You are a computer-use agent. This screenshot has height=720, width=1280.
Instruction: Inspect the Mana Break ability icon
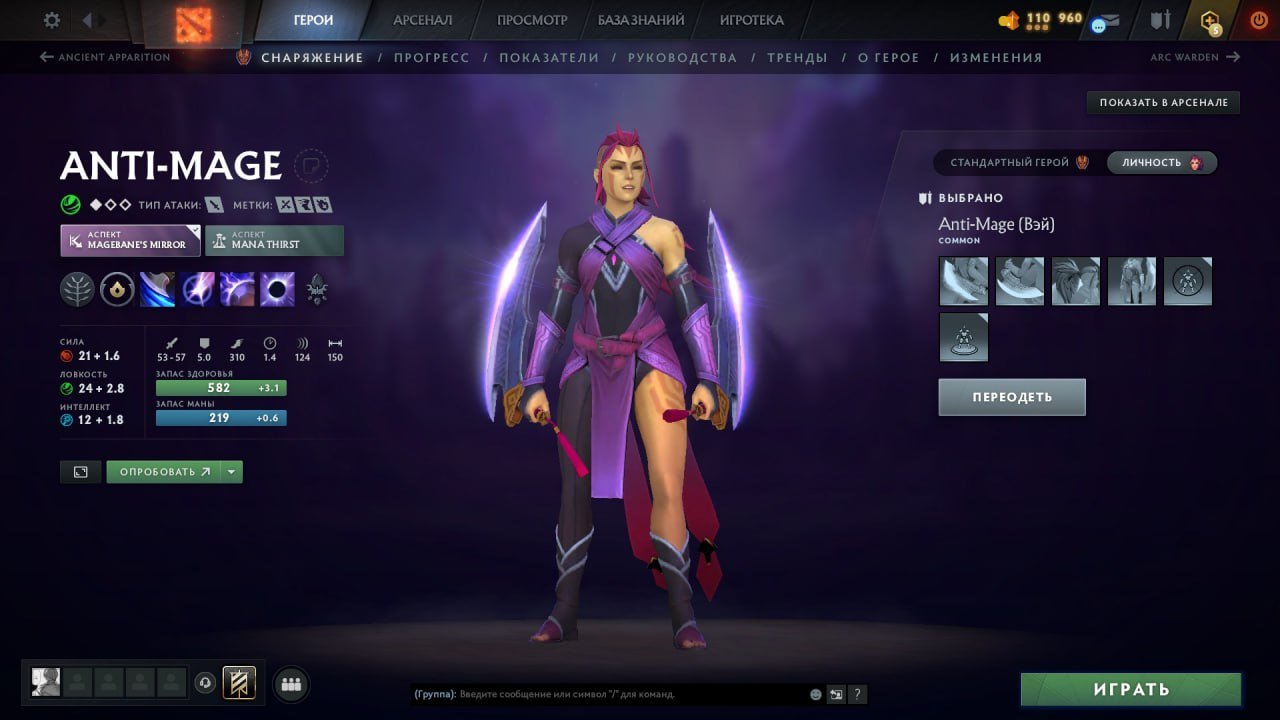158,290
